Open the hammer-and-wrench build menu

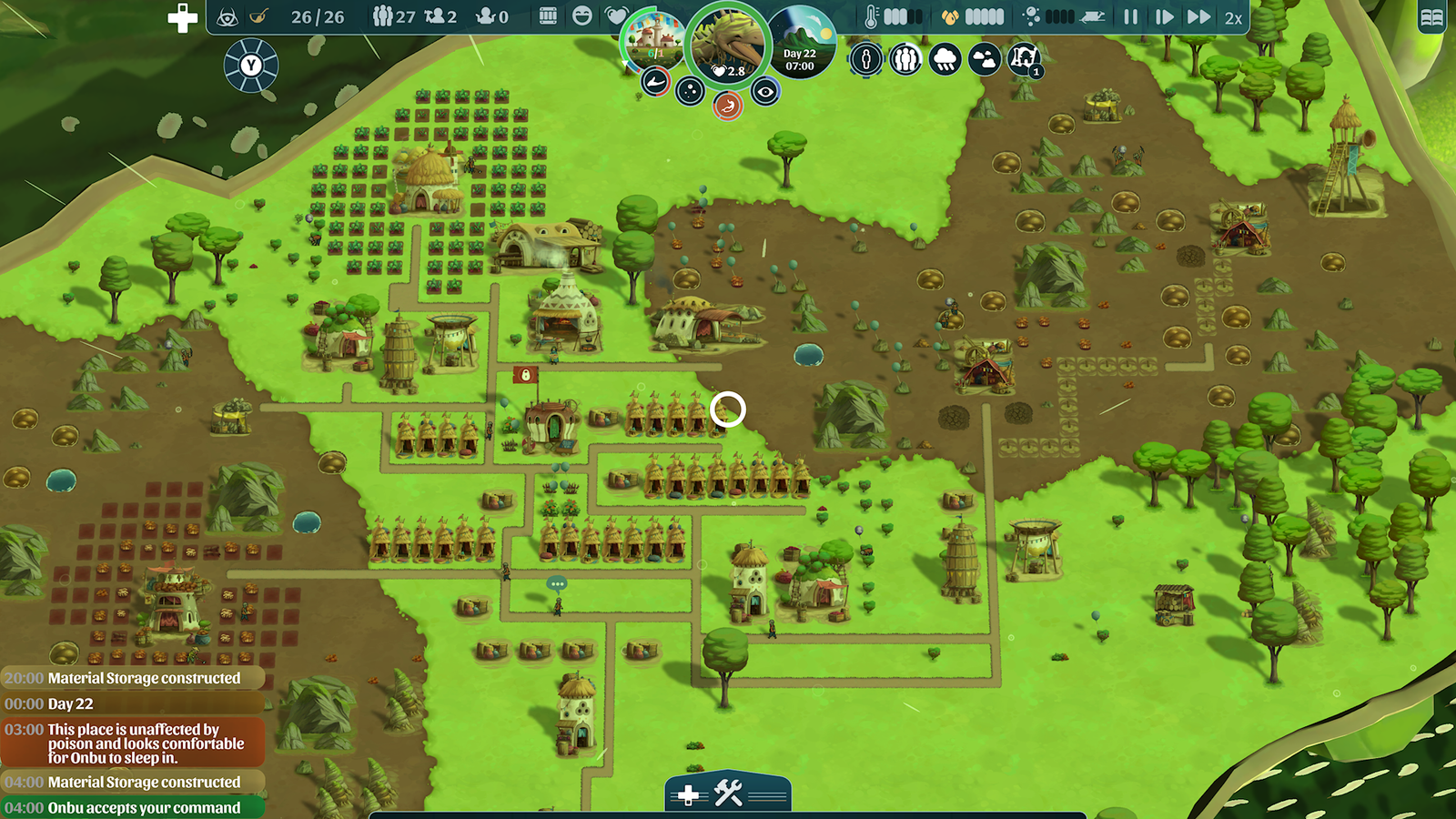pyautogui.click(x=728, y=794)
